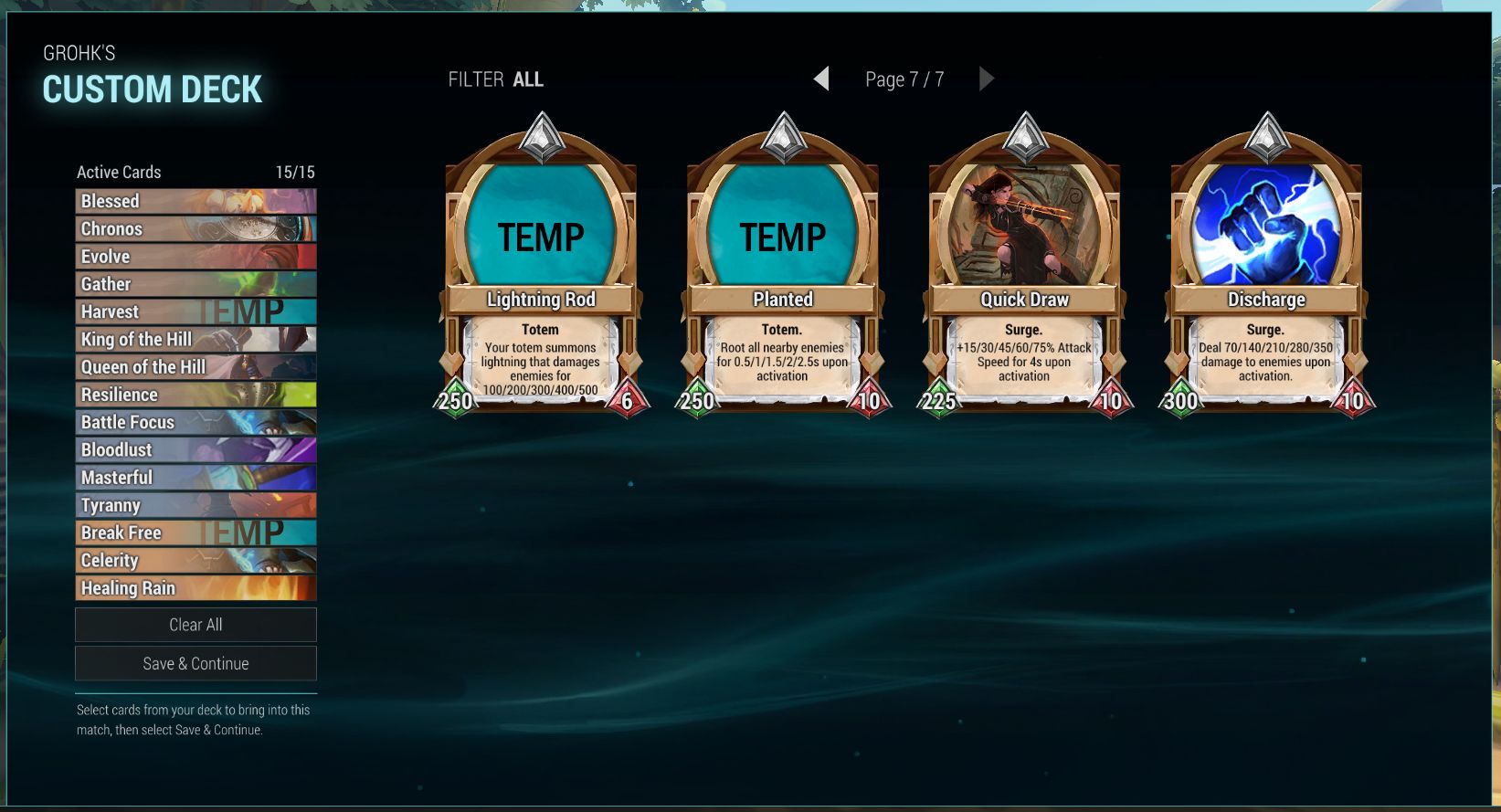
Task: Toggle the Bloodlust card in Active Cards
Action: click(x=196, y=449)
